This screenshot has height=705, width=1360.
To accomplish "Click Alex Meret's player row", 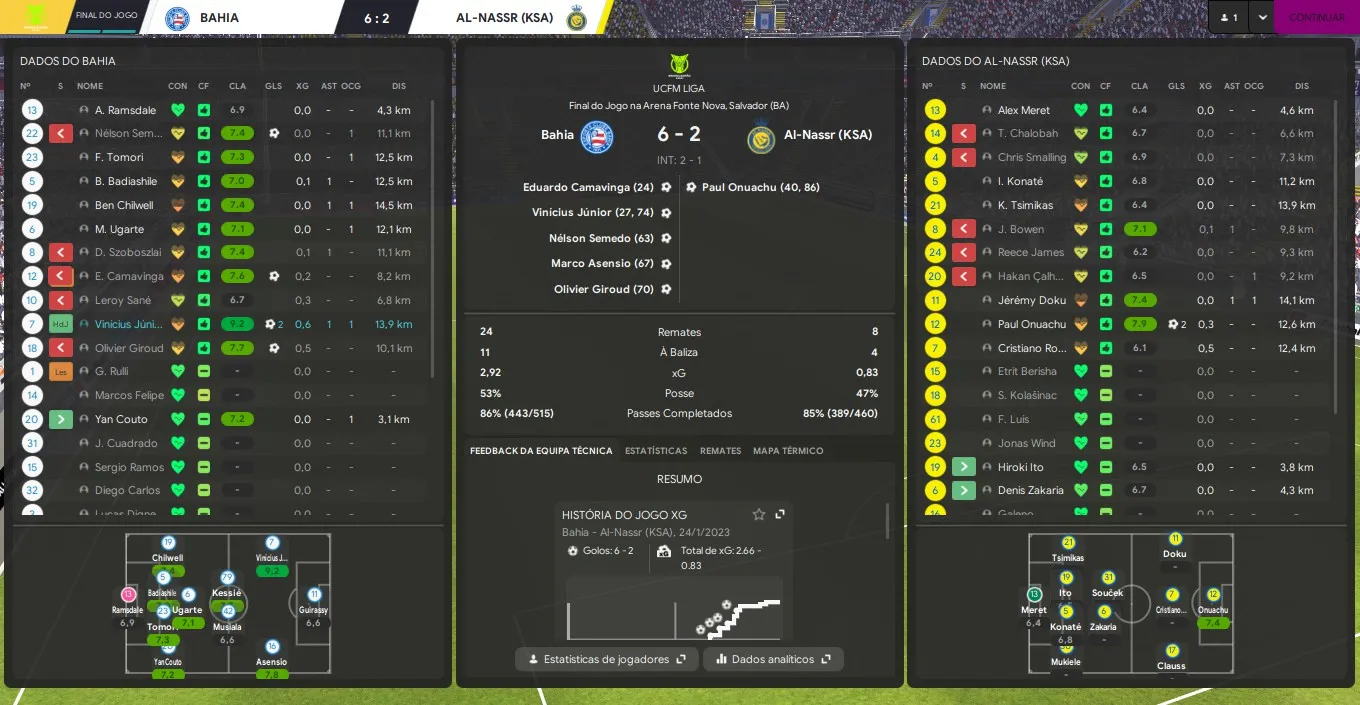I will [x=1023, y=110].
